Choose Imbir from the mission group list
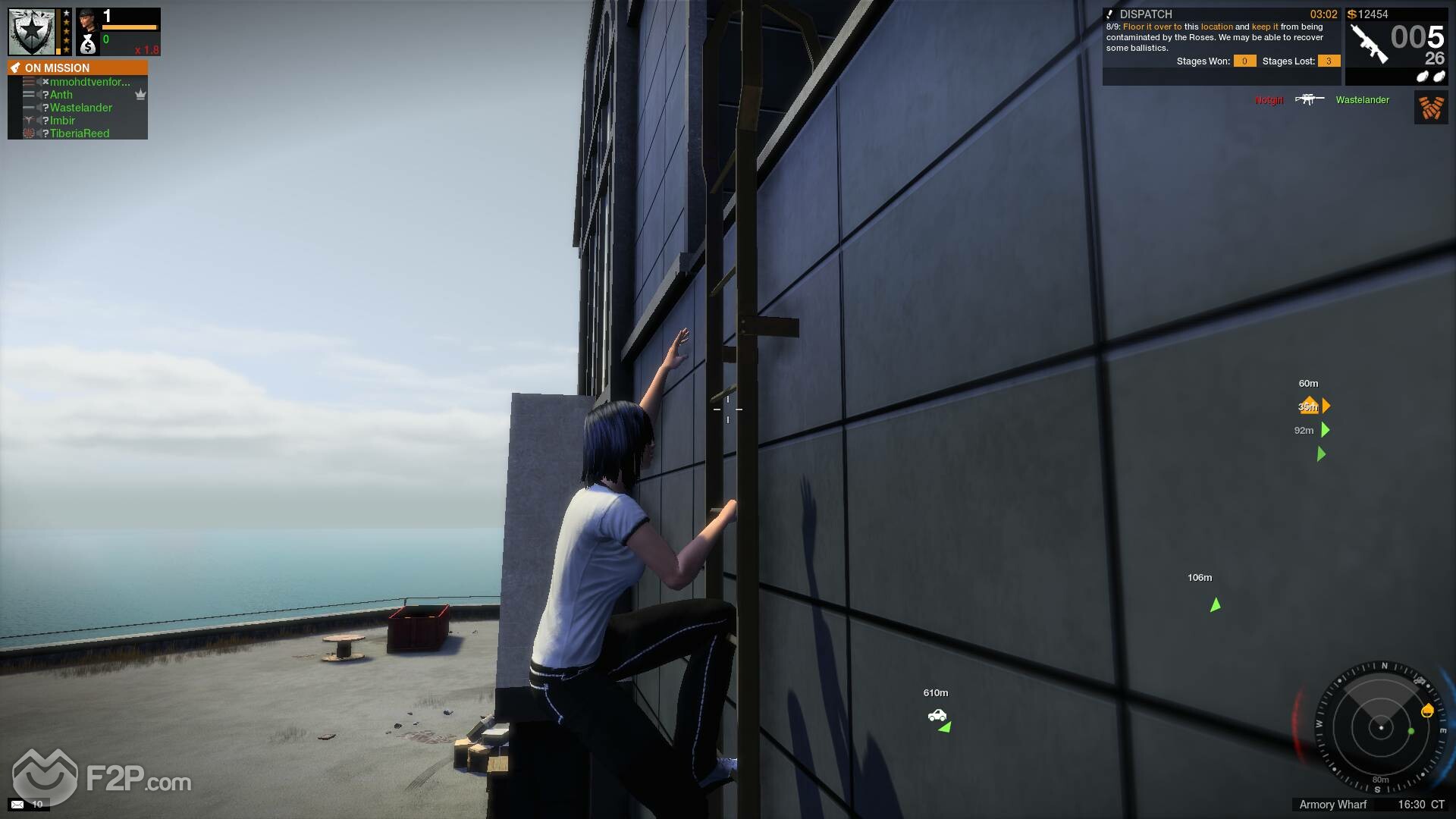 [62, 121]
